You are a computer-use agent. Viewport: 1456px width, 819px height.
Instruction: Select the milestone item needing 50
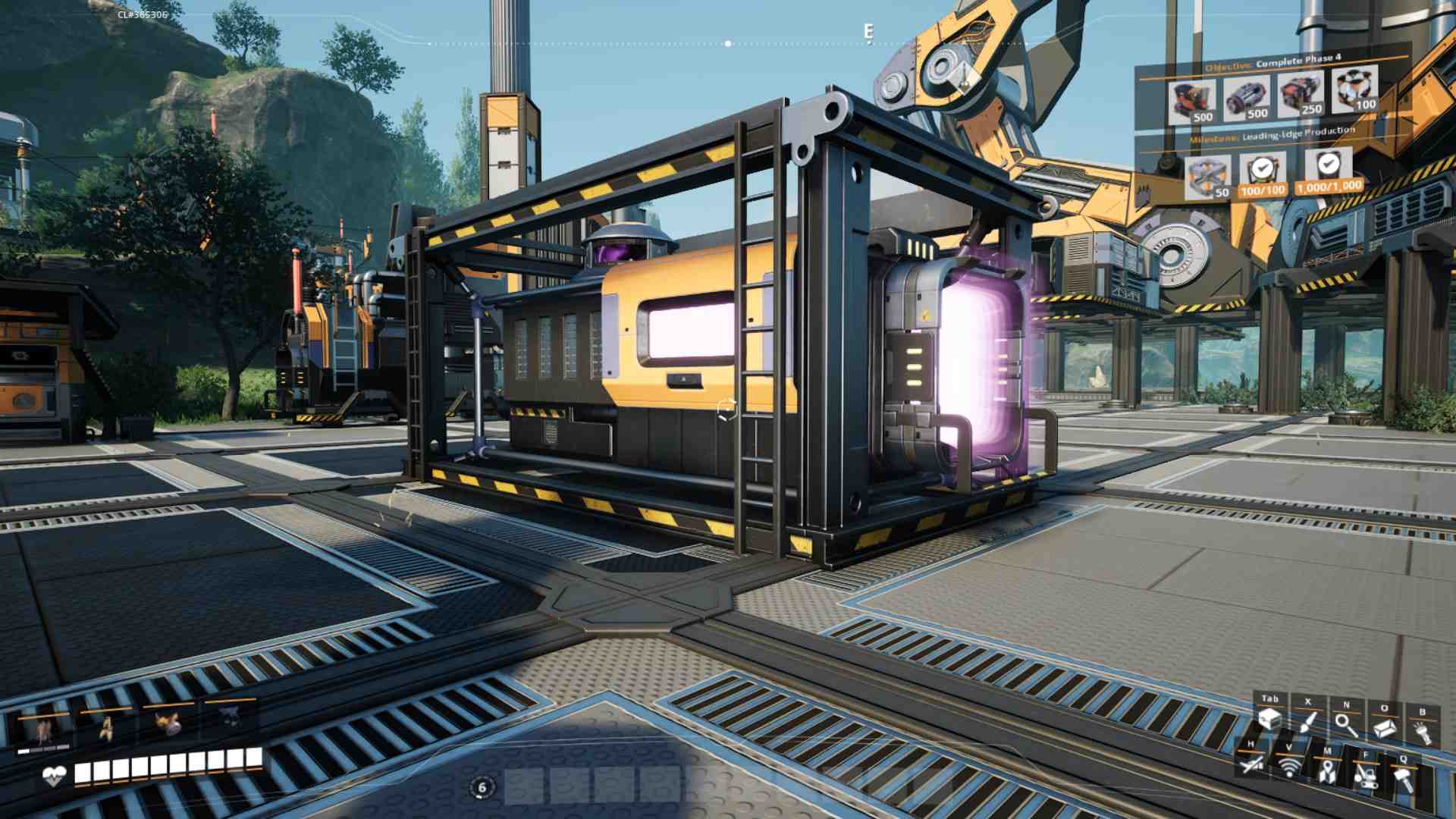pos(1207,177)
